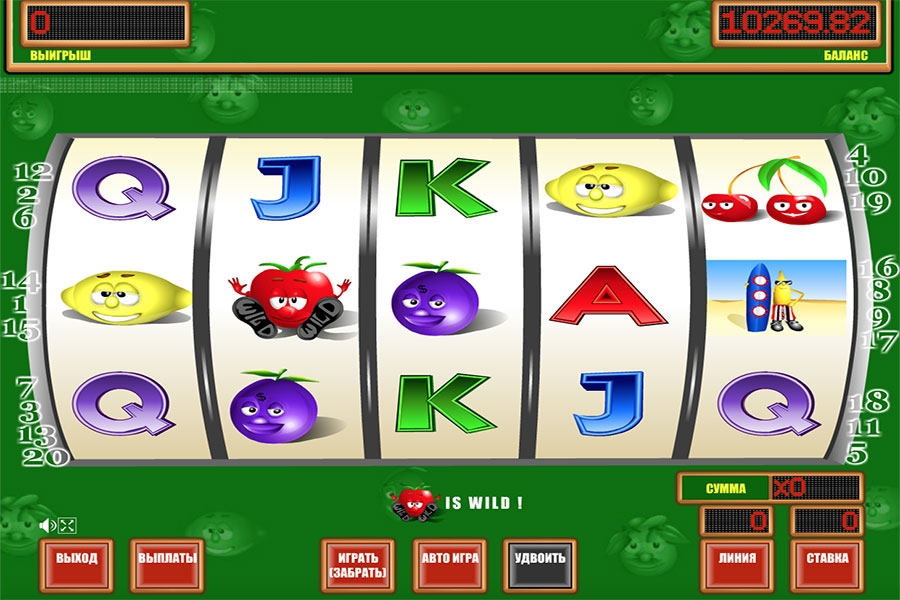Start auto play with АВТО ИГРА
900x600 pixels.
click(x=450, y=559)
